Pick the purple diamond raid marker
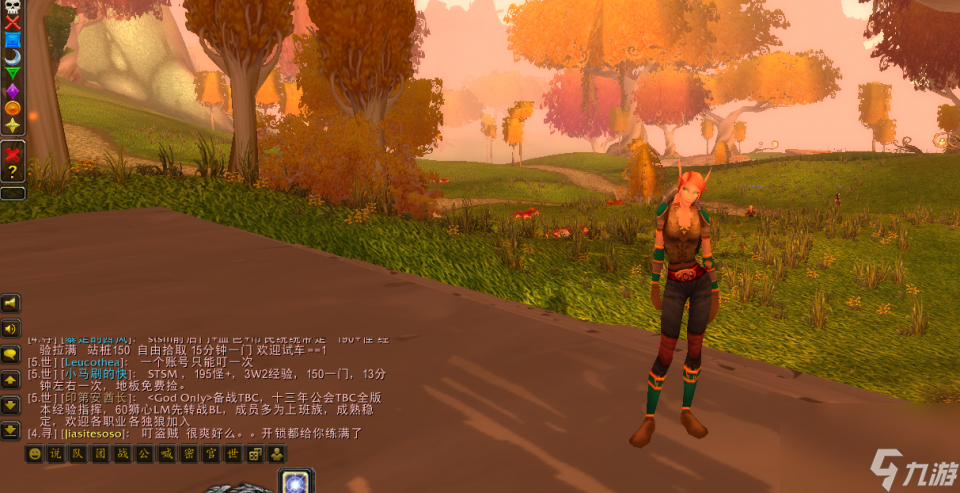This screenshot has height=493, width=960. click(13, 90)
